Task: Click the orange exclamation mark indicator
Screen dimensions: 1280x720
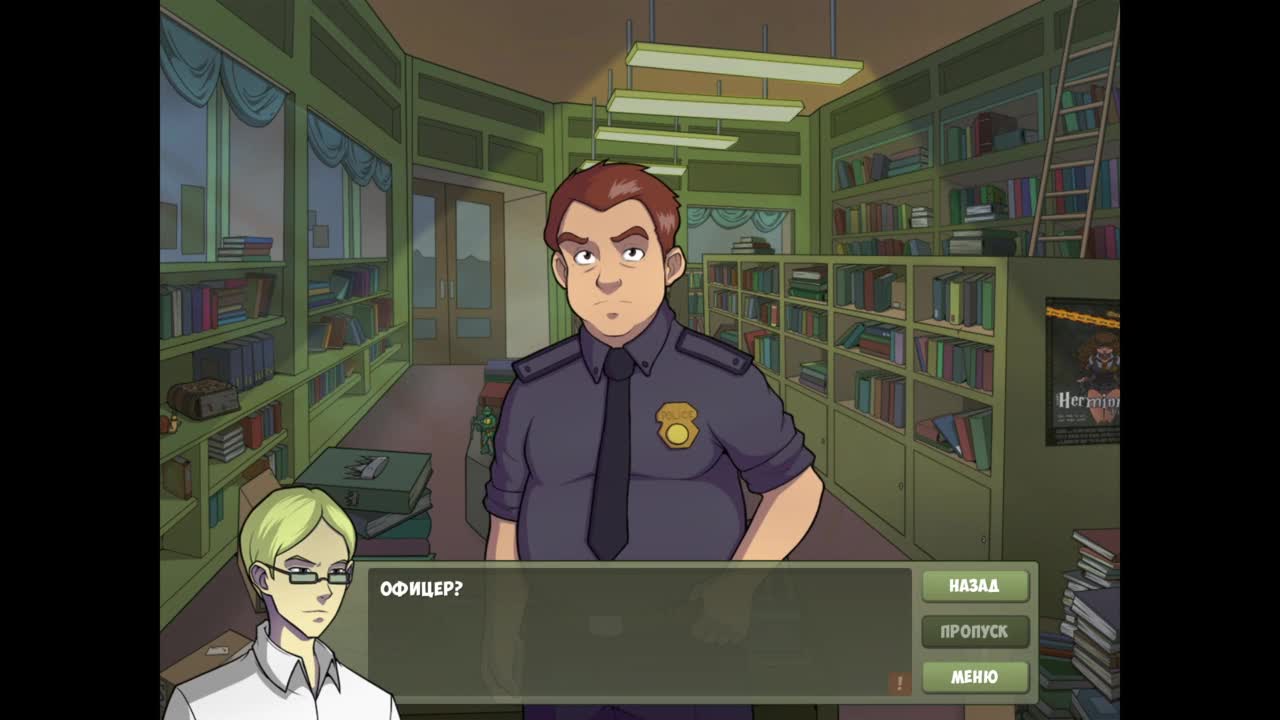Action: coord(898,683)
